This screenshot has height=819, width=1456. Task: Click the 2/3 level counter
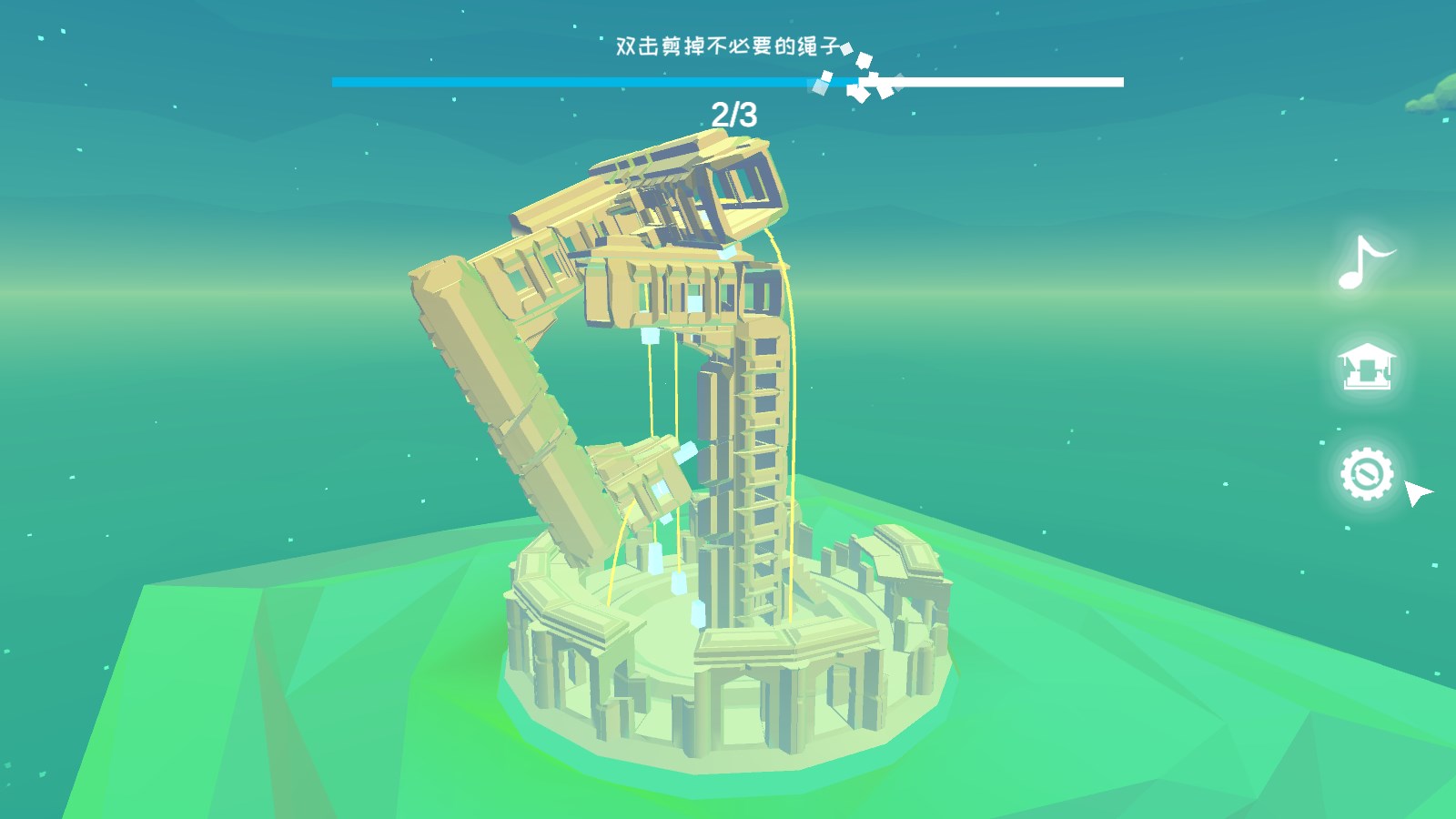coord(733,115)
